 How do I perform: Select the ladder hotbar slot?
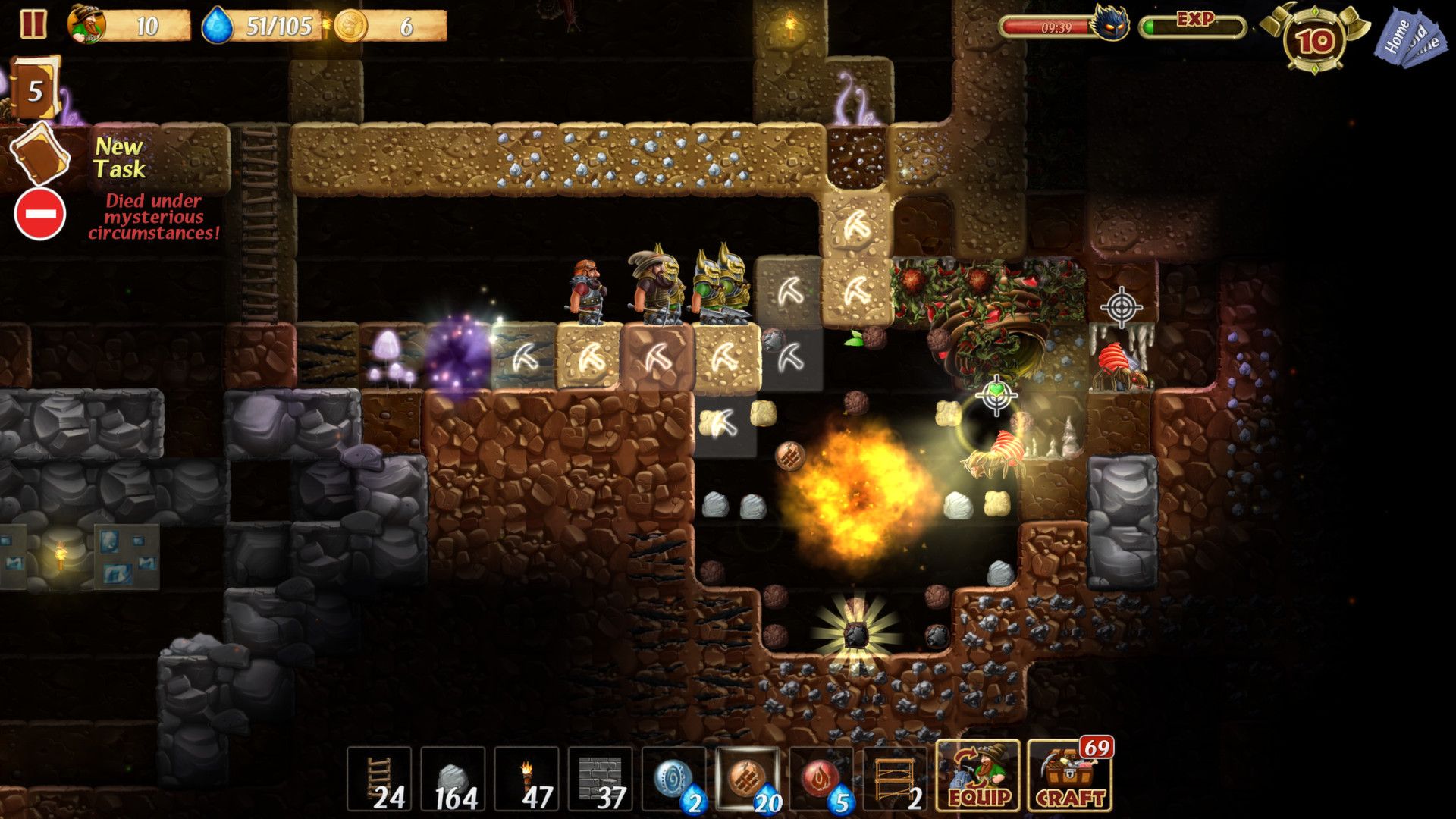point(379,779)
